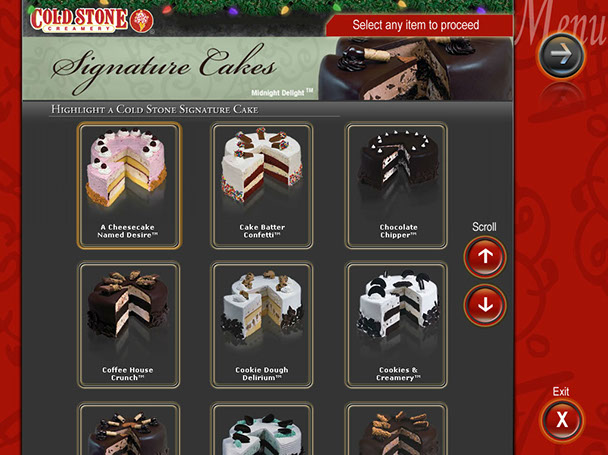Click the scroll up arrow button

485,257
